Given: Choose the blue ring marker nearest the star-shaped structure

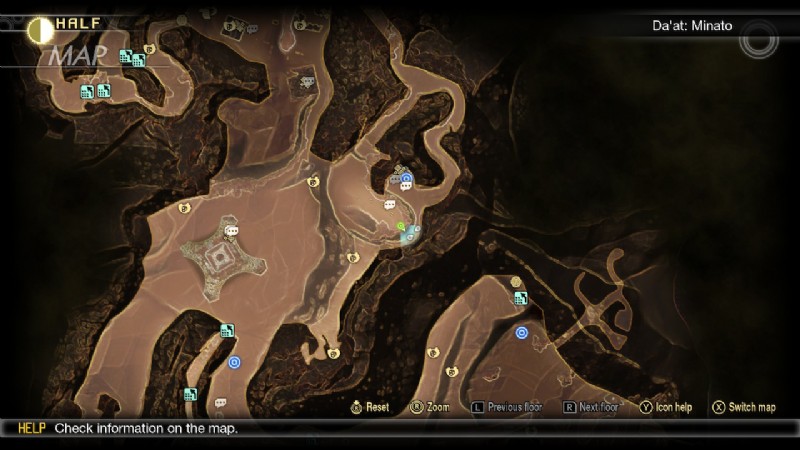Looking at the screenshot, I should [x=234, y=362].
